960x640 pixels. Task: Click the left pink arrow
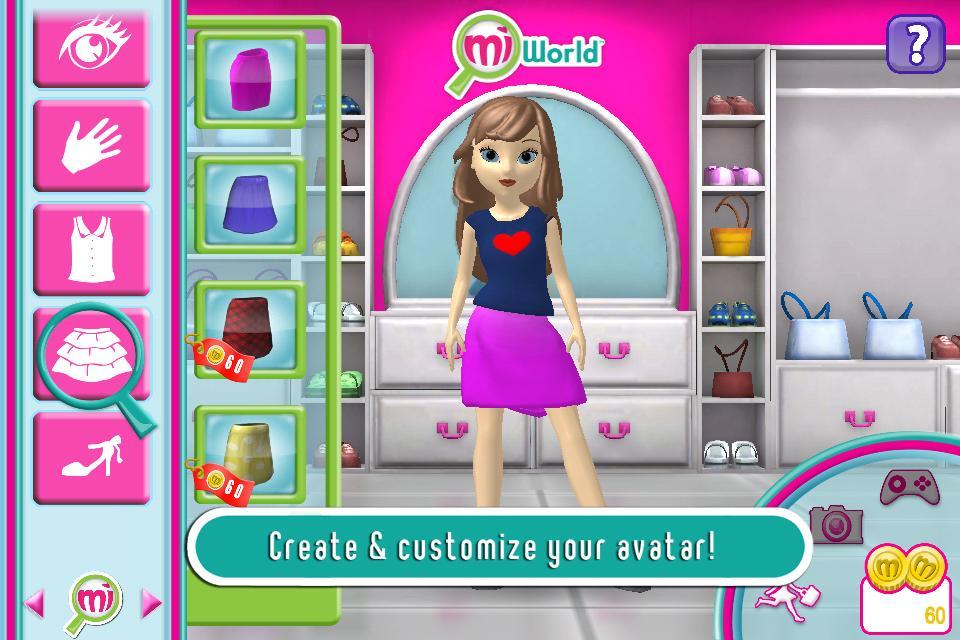click(34, 602)
